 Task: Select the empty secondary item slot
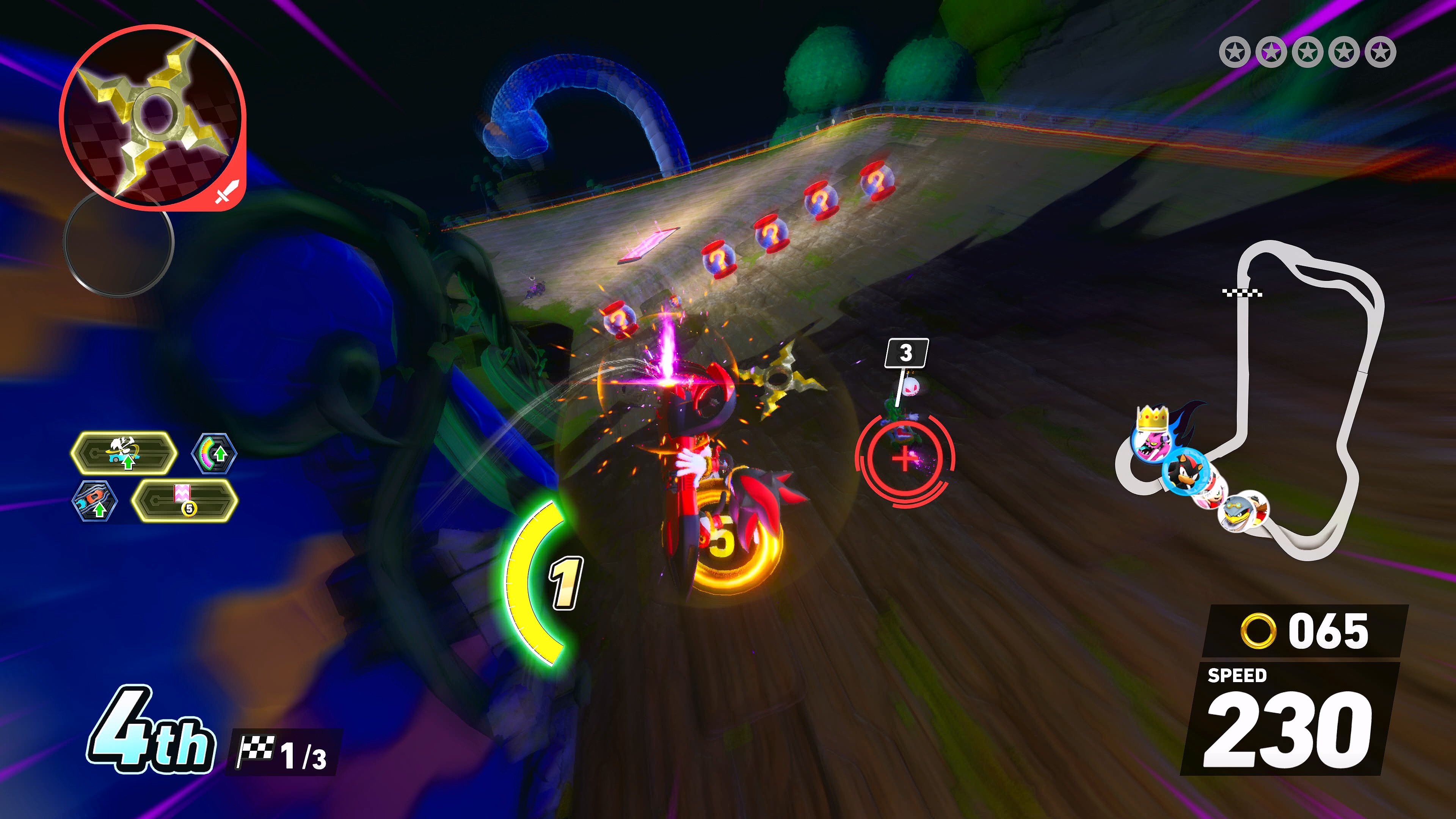tap(118, 243)
